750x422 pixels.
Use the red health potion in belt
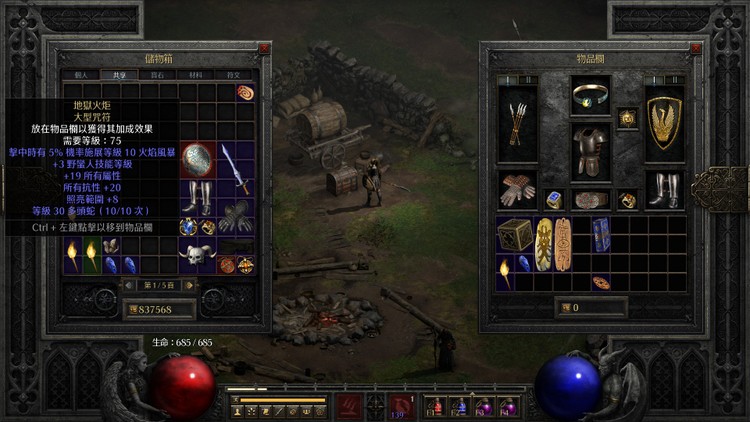click(436, 406)
